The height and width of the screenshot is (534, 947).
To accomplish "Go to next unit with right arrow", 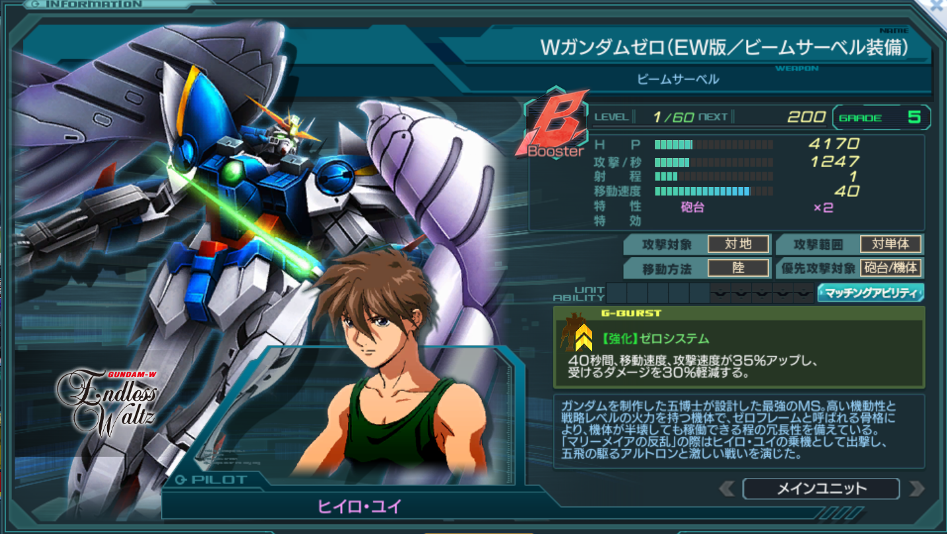I will (916, 489).
